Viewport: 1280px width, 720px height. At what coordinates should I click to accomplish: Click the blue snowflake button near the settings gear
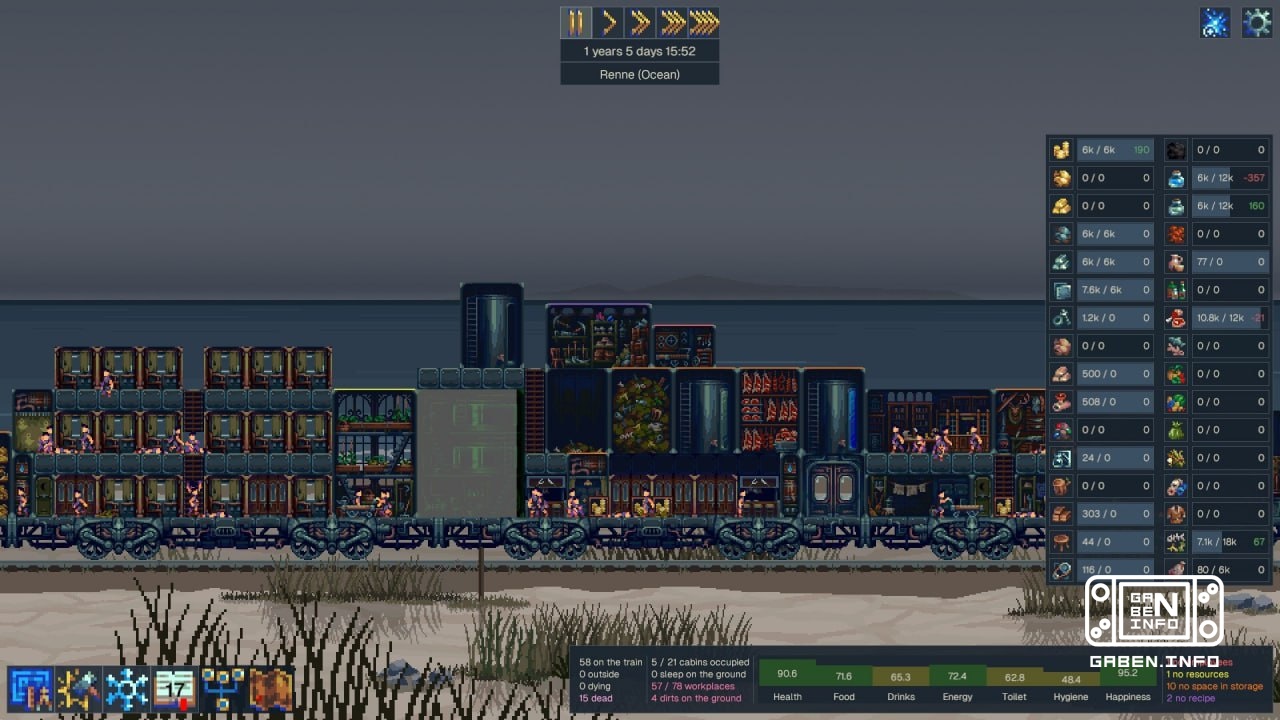pyautogui.click(x=1215, y=21)
